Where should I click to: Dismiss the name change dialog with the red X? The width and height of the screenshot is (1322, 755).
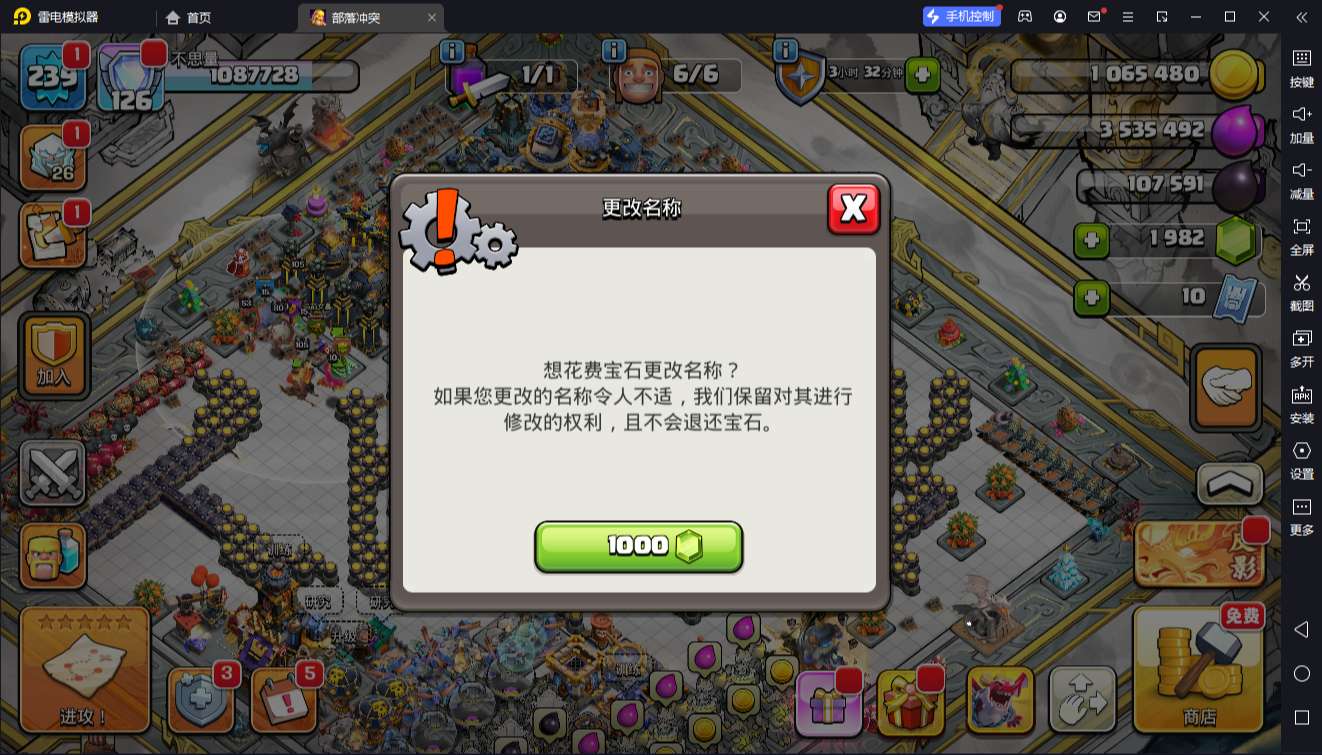pos(854,210)
